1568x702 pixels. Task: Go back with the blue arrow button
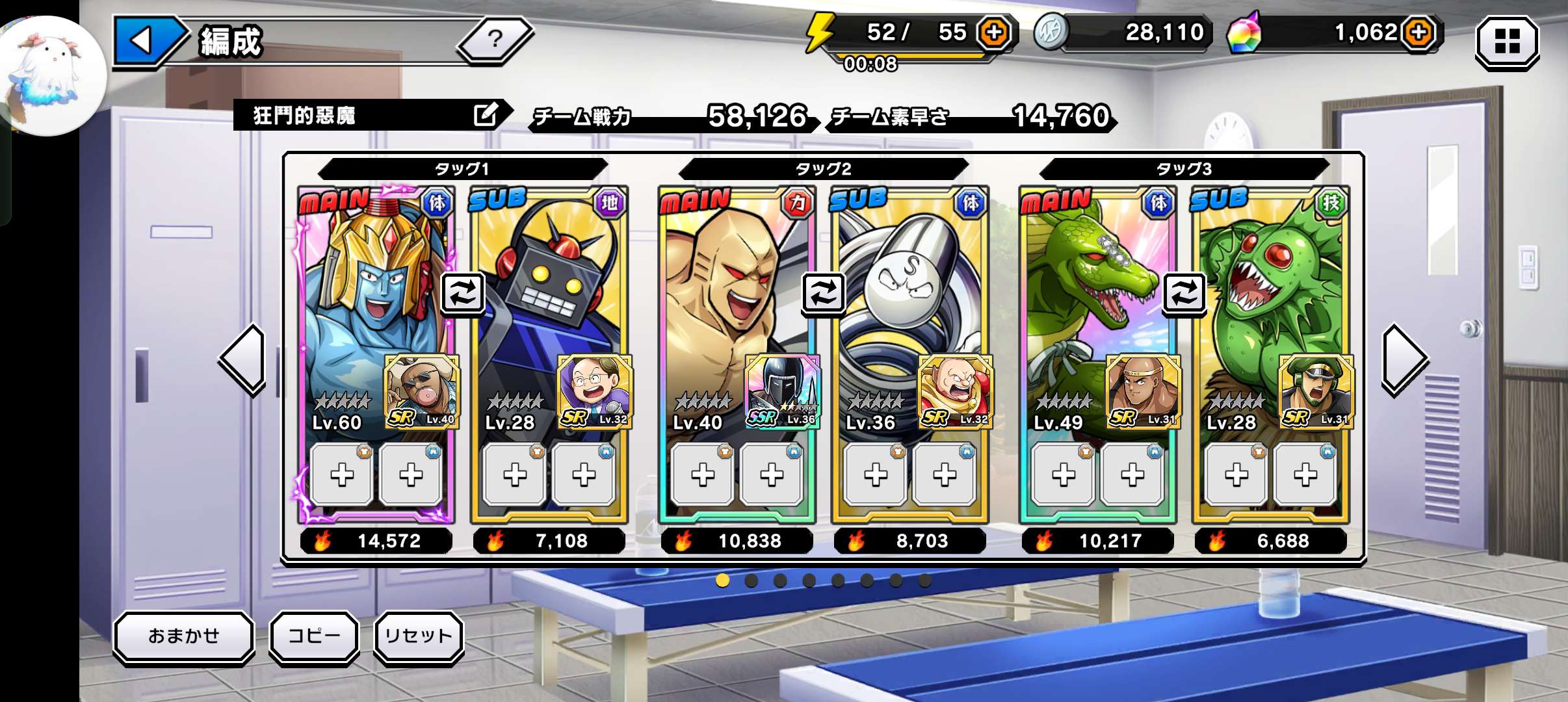144,40
